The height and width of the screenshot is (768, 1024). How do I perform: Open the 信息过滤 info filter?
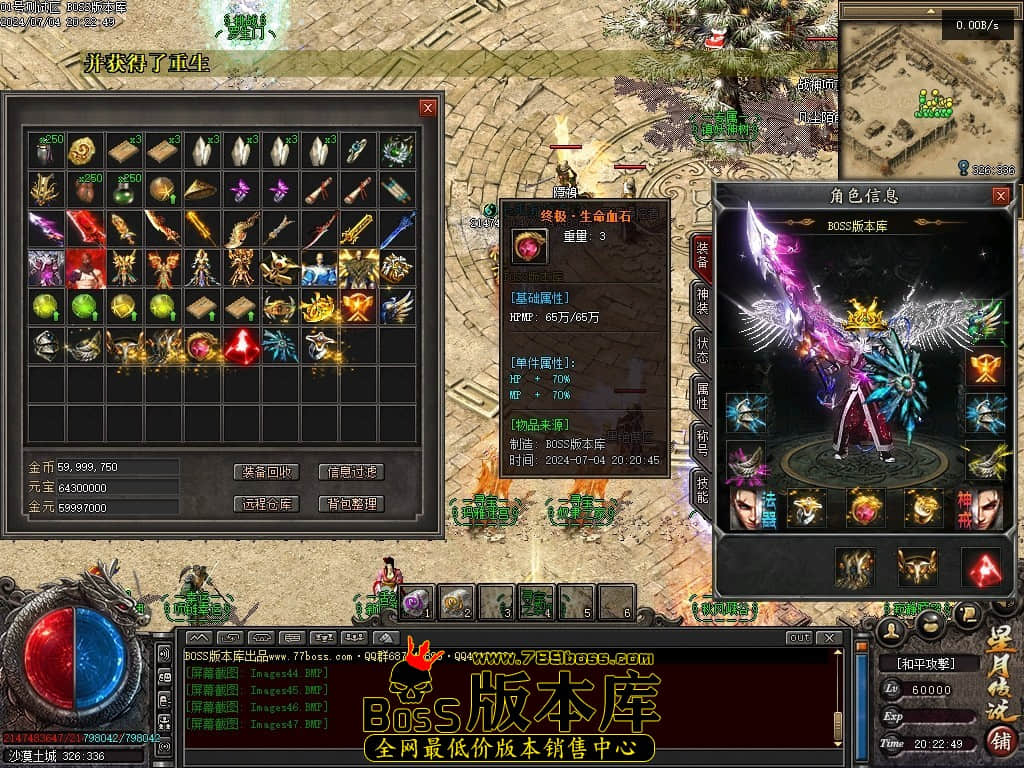(351, 472)
